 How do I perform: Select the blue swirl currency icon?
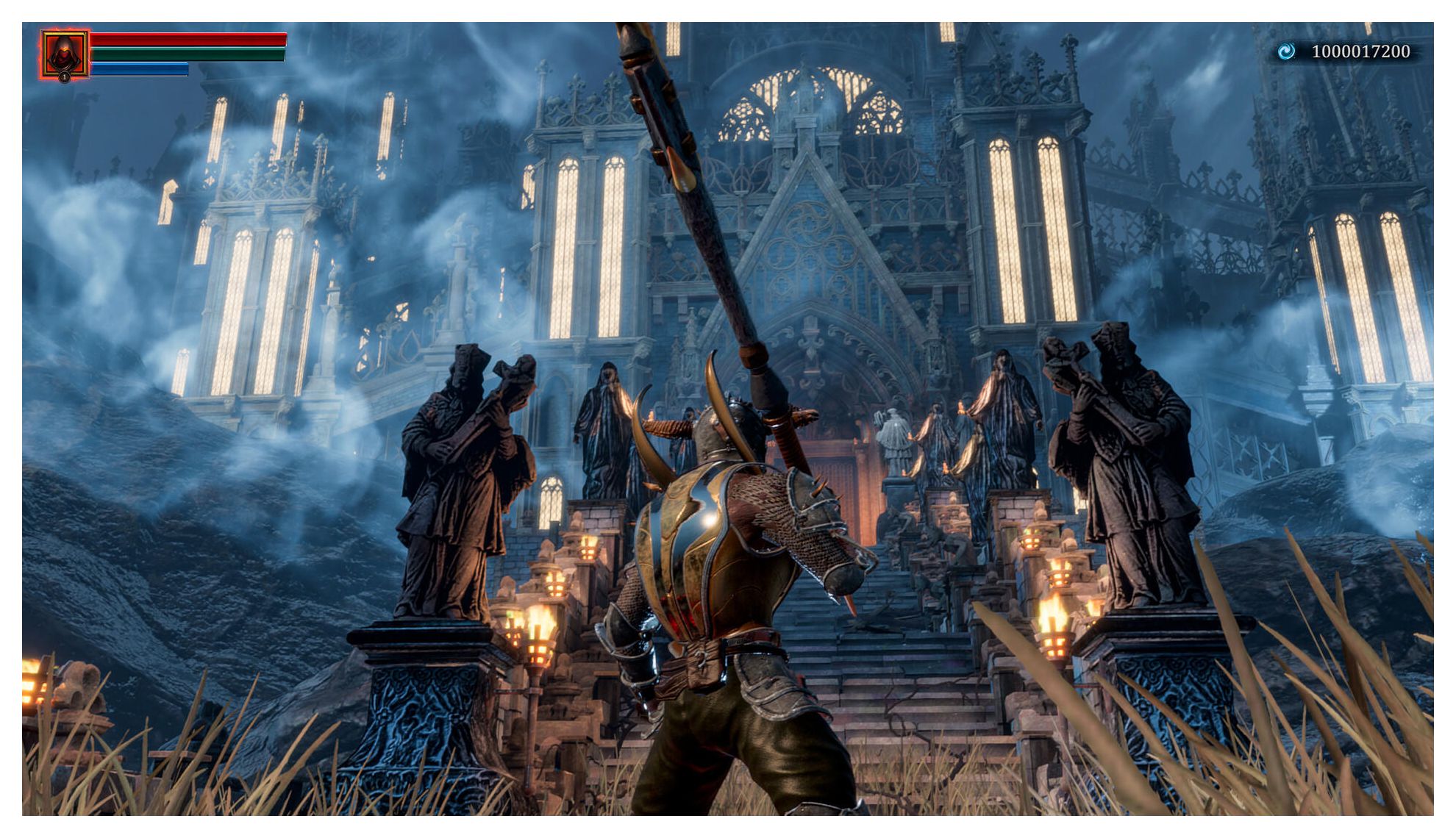click(1285, 51)
